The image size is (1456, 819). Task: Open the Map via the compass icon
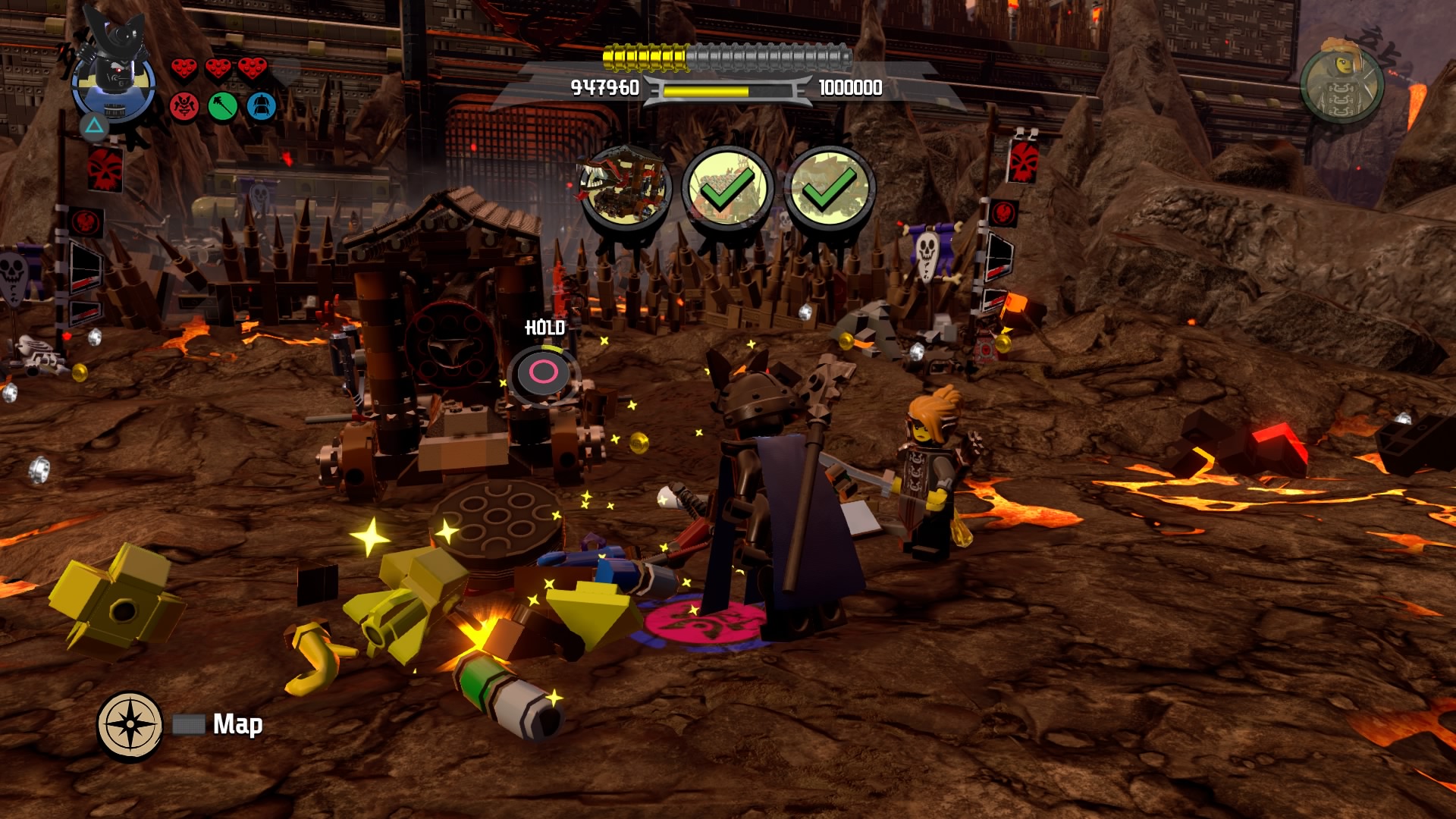point(130,724)
